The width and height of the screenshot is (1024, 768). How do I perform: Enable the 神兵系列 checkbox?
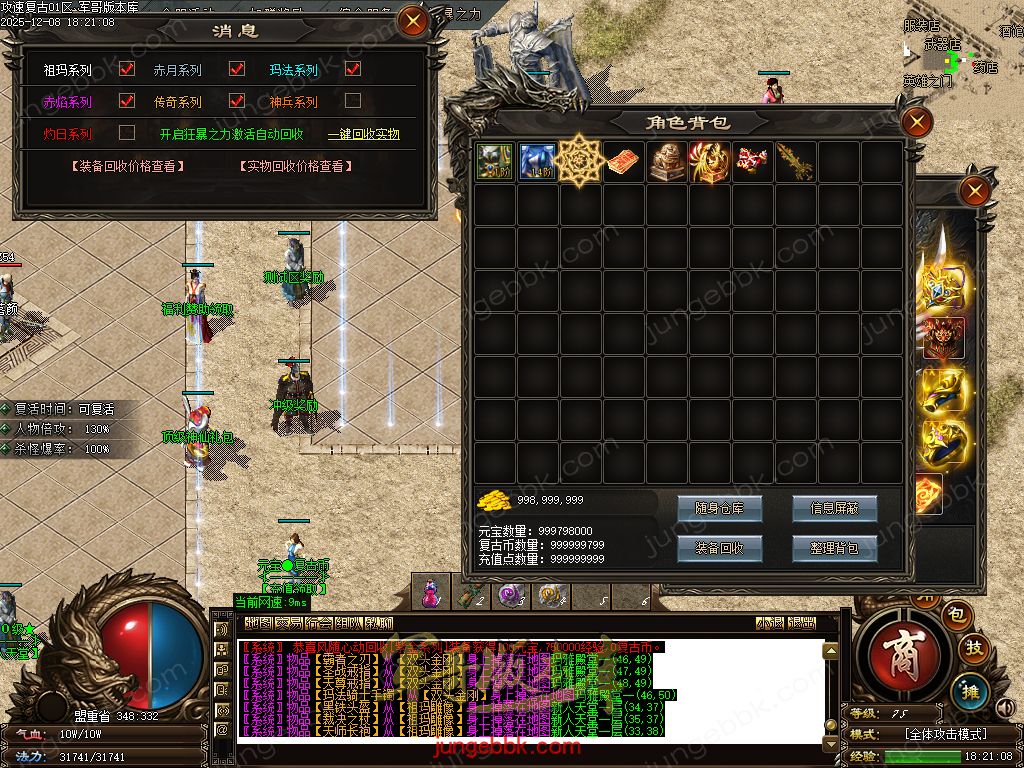coord(353,101)
